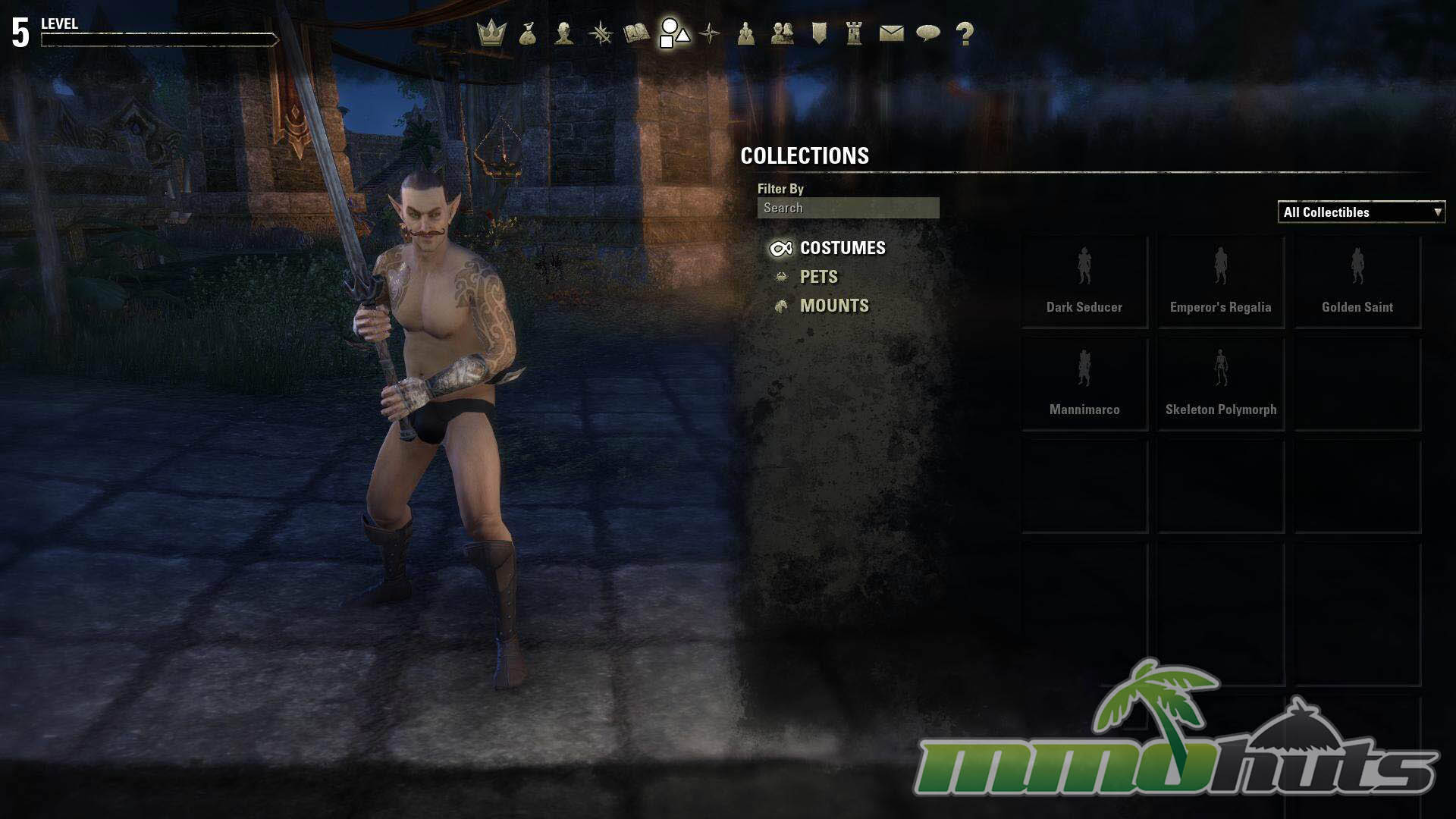
Task: Click the collections Search filter field
Action: [x=848, y=208]
